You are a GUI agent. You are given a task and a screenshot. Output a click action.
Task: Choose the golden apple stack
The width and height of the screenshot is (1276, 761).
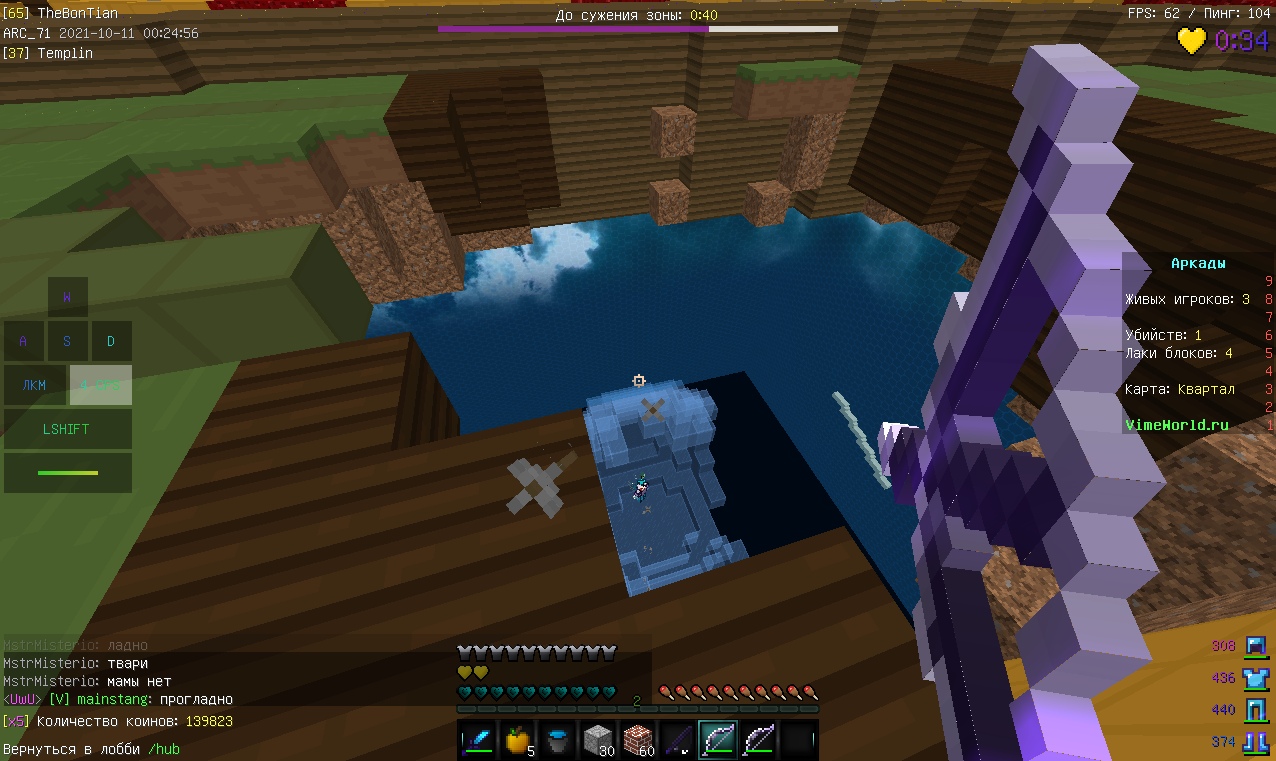point(517,740)
